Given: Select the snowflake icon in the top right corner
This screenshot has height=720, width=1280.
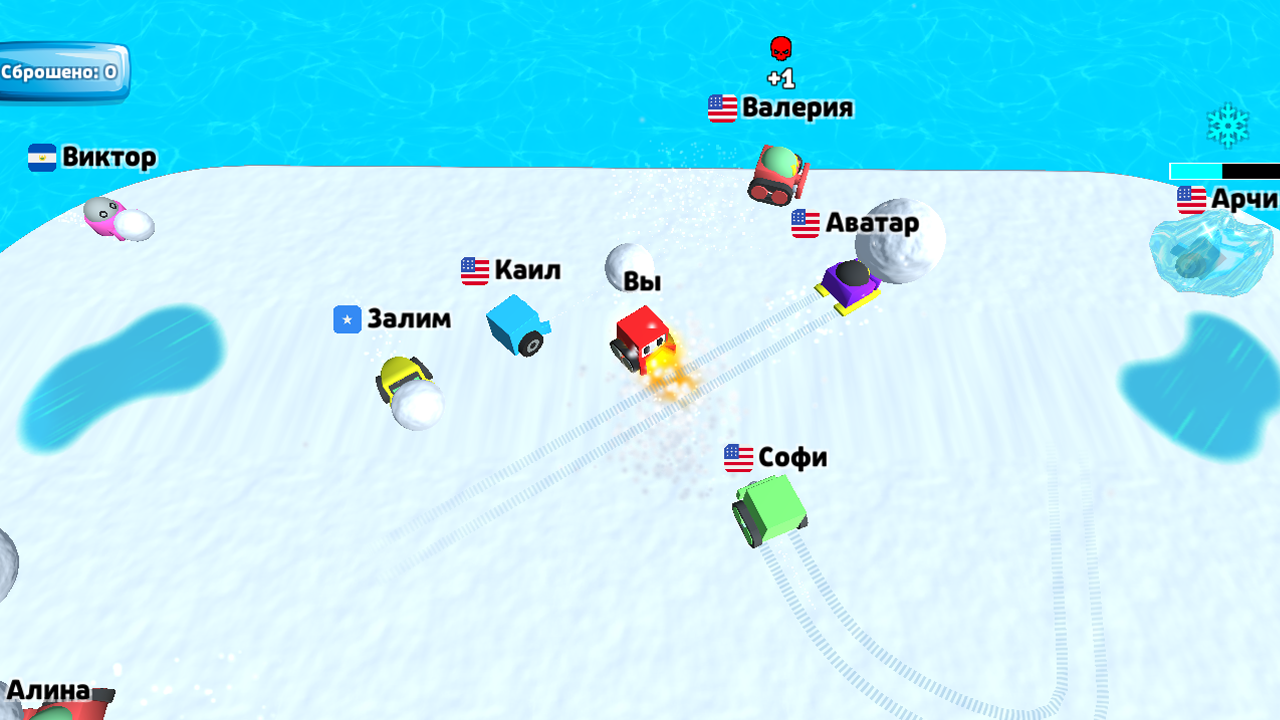Looking at the screenshot, I should coord(1230,124).
